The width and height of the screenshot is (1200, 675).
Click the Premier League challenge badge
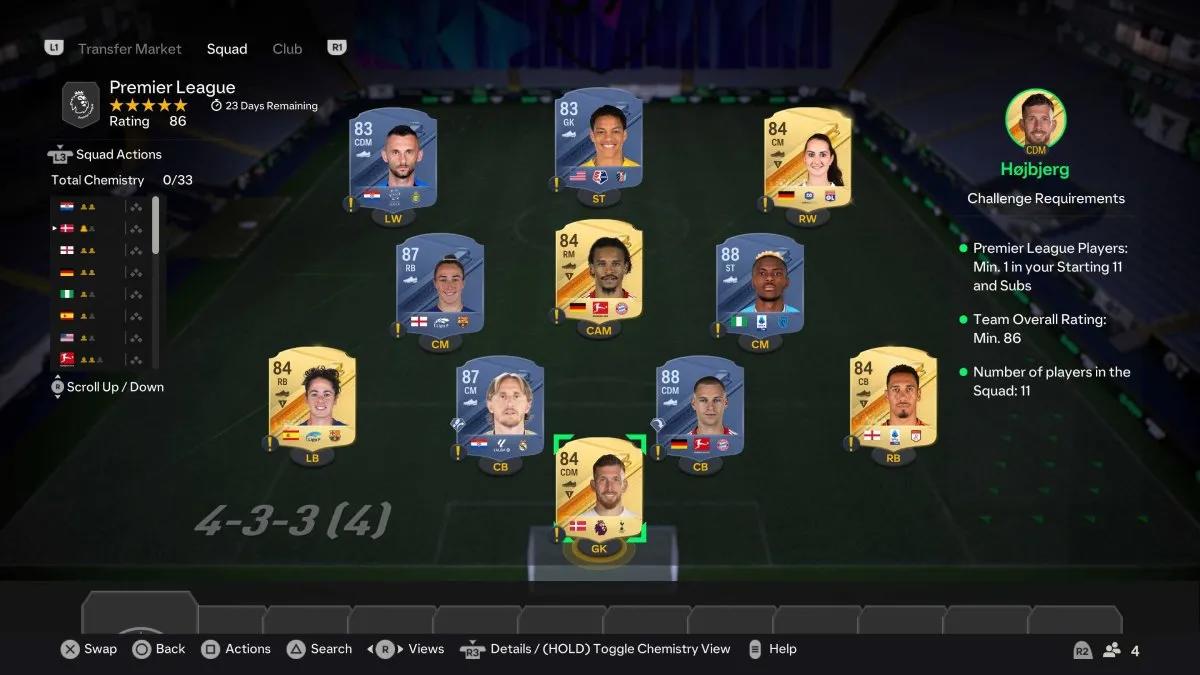(x=80, y=104)
